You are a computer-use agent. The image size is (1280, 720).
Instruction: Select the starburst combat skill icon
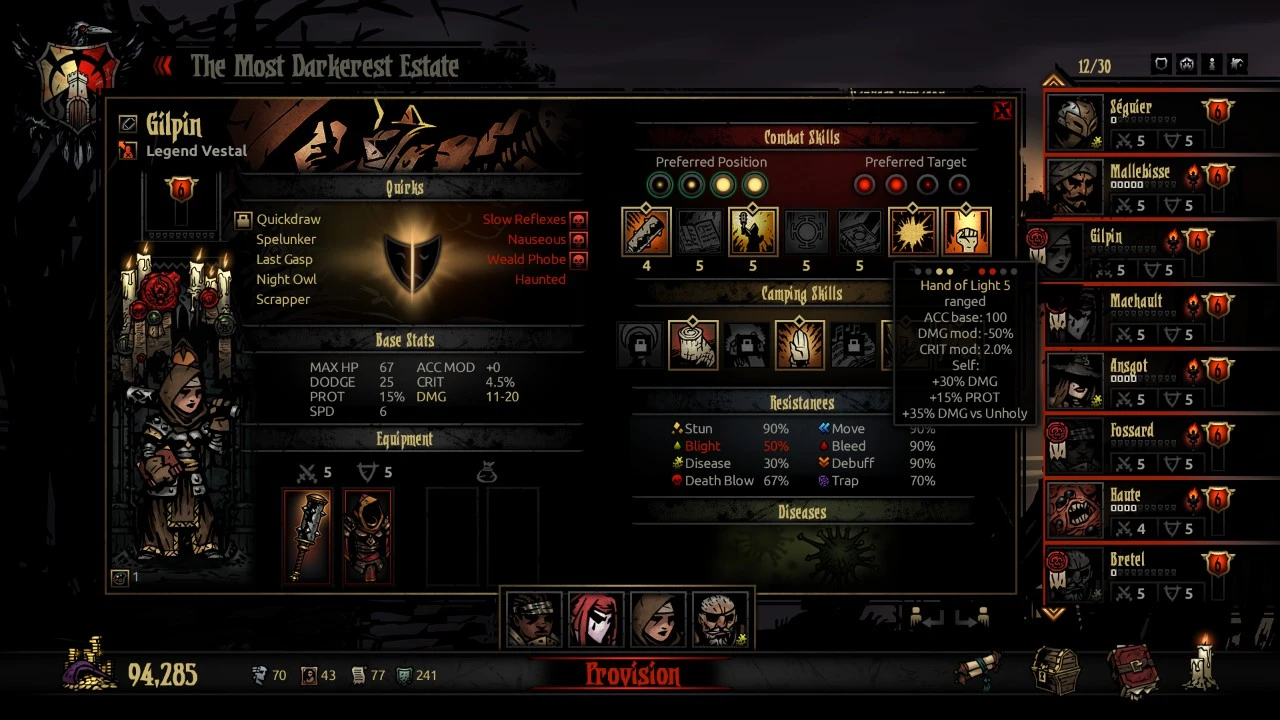pos(913,232)
